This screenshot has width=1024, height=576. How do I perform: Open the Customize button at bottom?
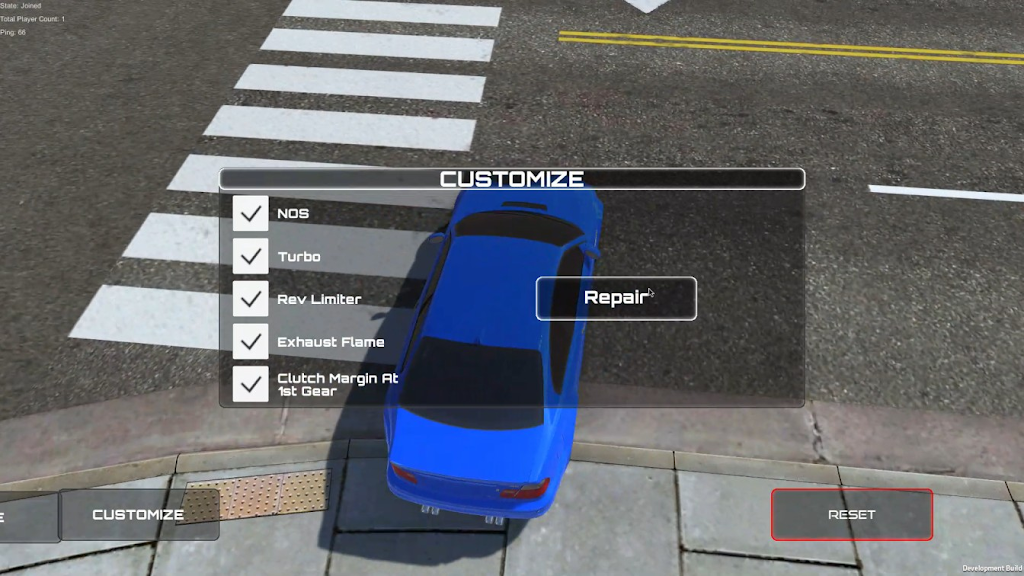click(x=139, y=515)
